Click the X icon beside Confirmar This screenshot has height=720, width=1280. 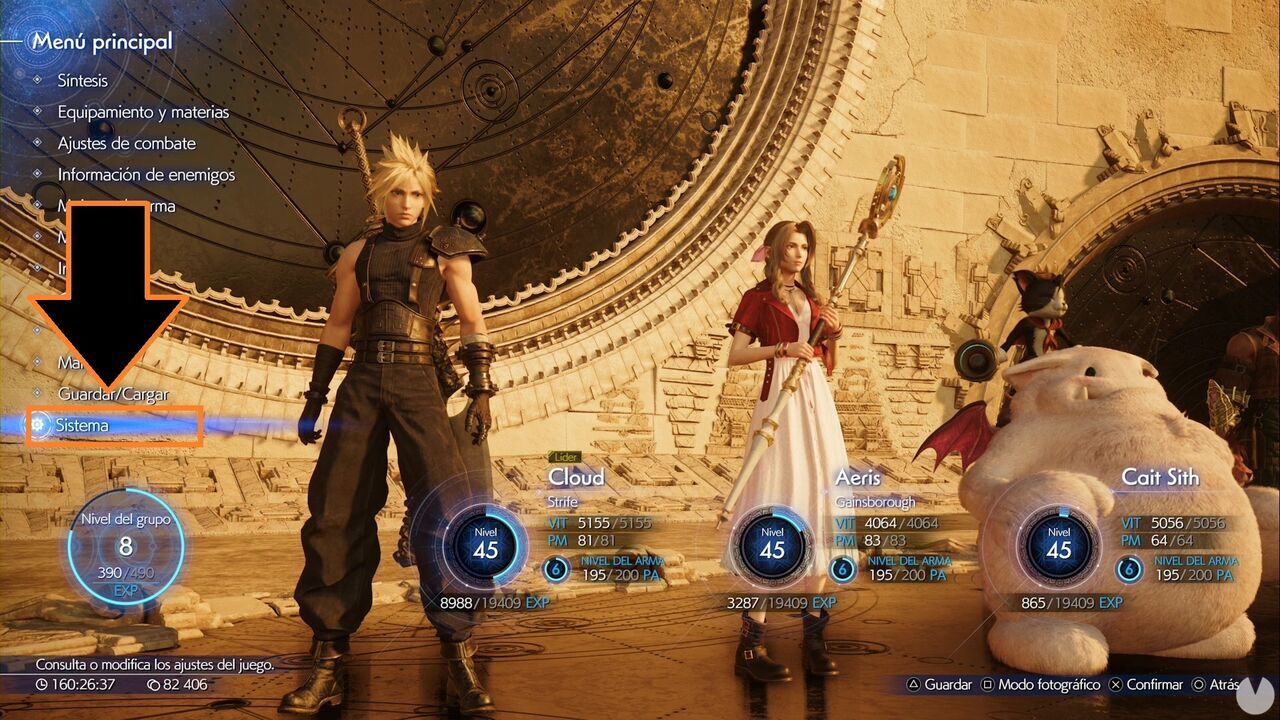[1115, 684]
